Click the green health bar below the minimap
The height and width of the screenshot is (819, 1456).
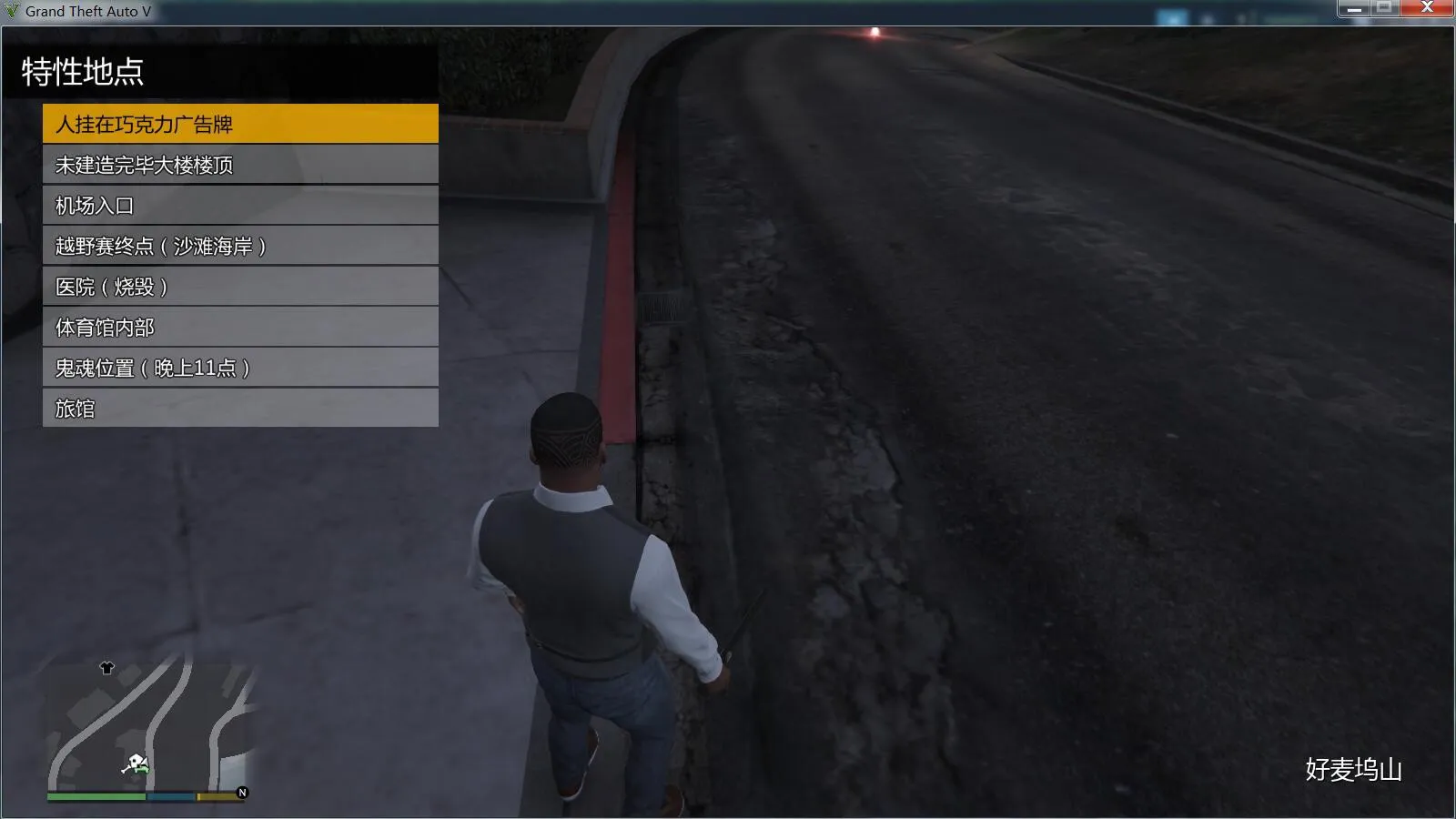tap(96, 794)
